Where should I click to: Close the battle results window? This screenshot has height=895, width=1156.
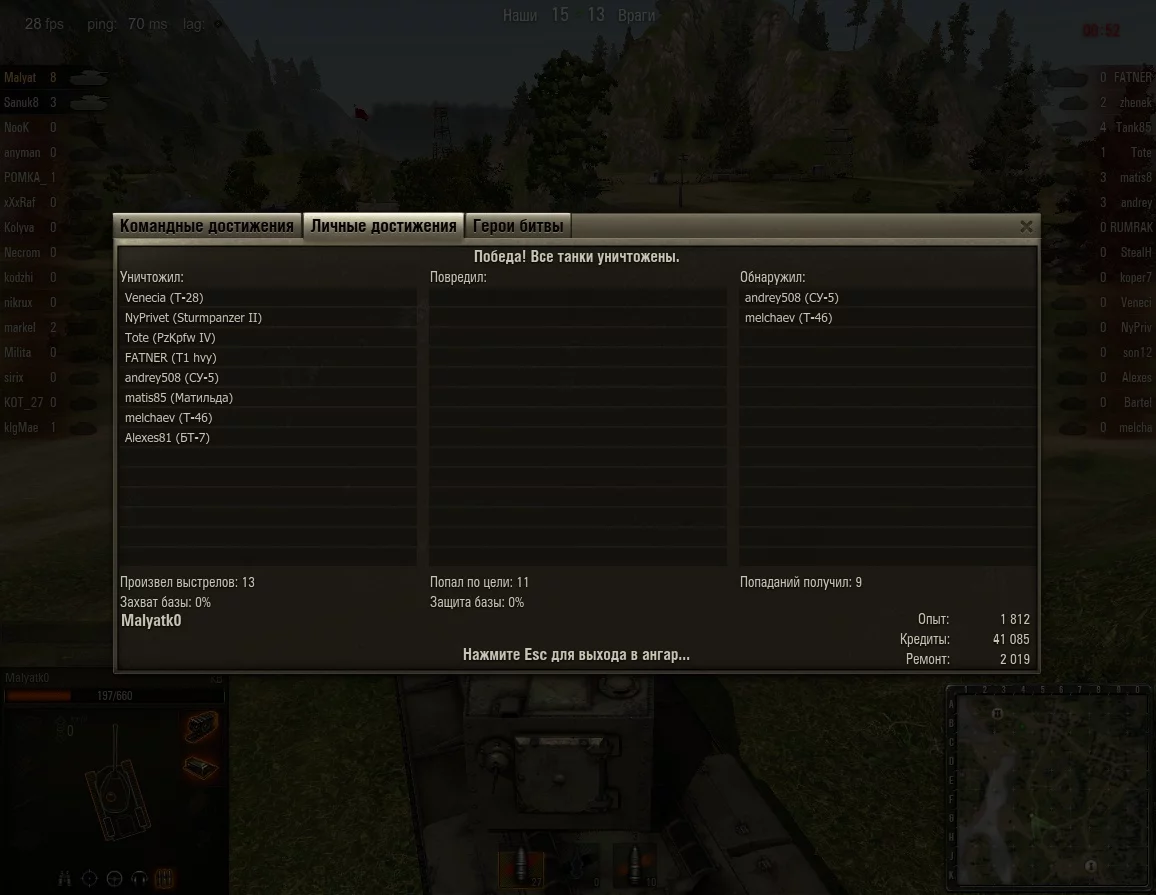pyautogui.click(x=1026, y=227)
